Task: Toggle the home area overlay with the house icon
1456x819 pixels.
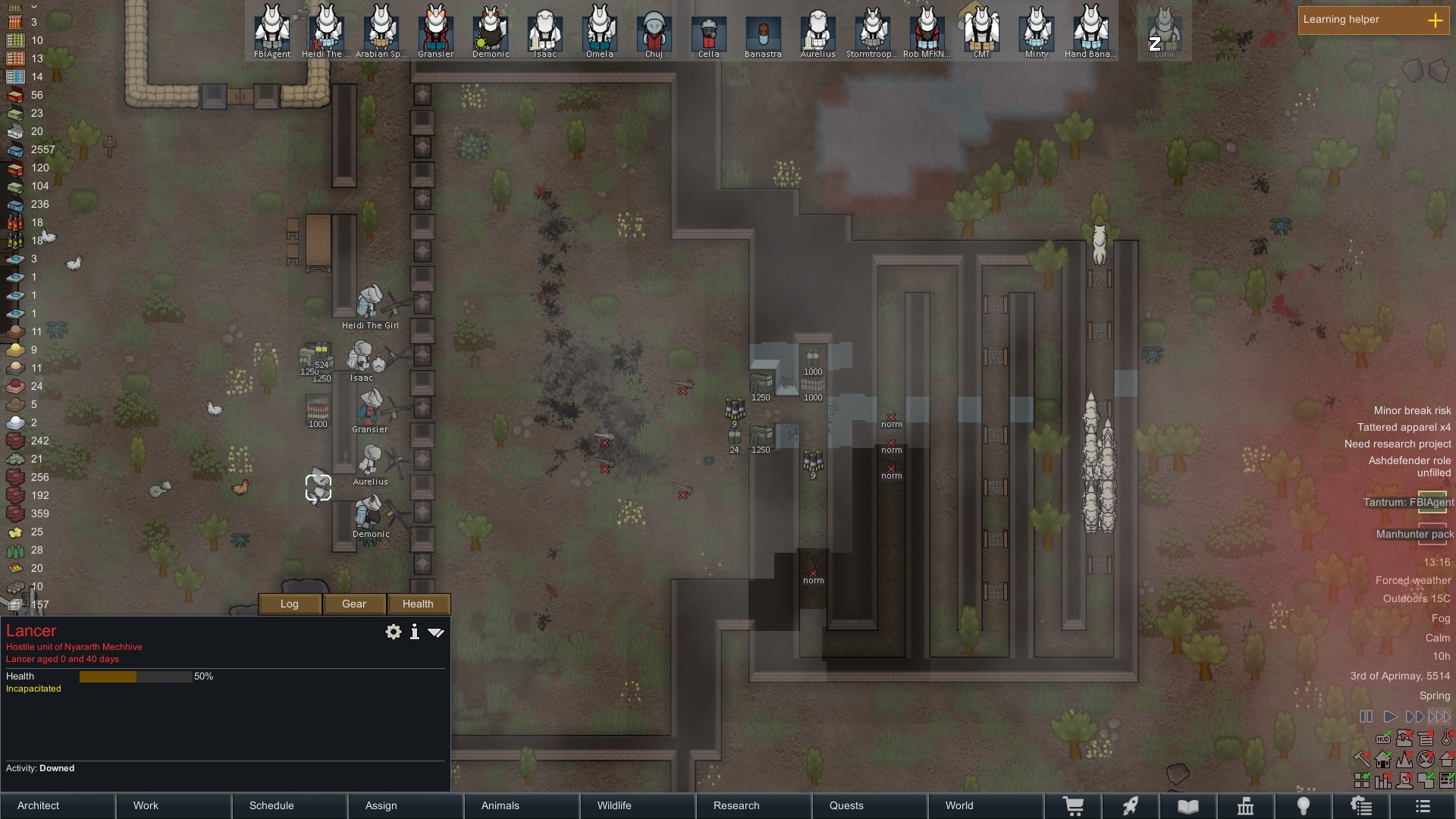Action: tap(1382, 760)
